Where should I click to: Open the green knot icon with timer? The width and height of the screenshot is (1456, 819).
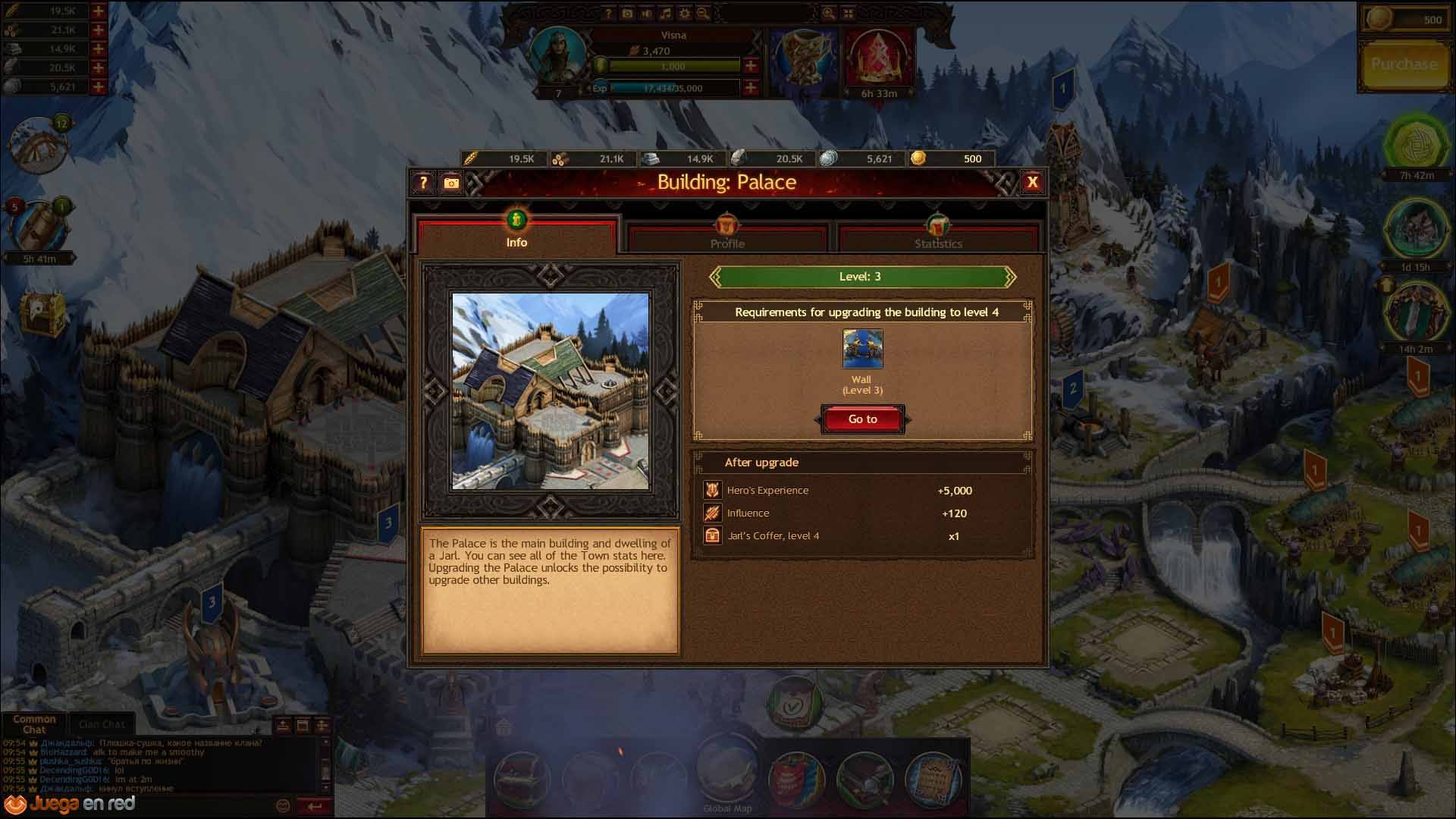[x=1416, y=143]
